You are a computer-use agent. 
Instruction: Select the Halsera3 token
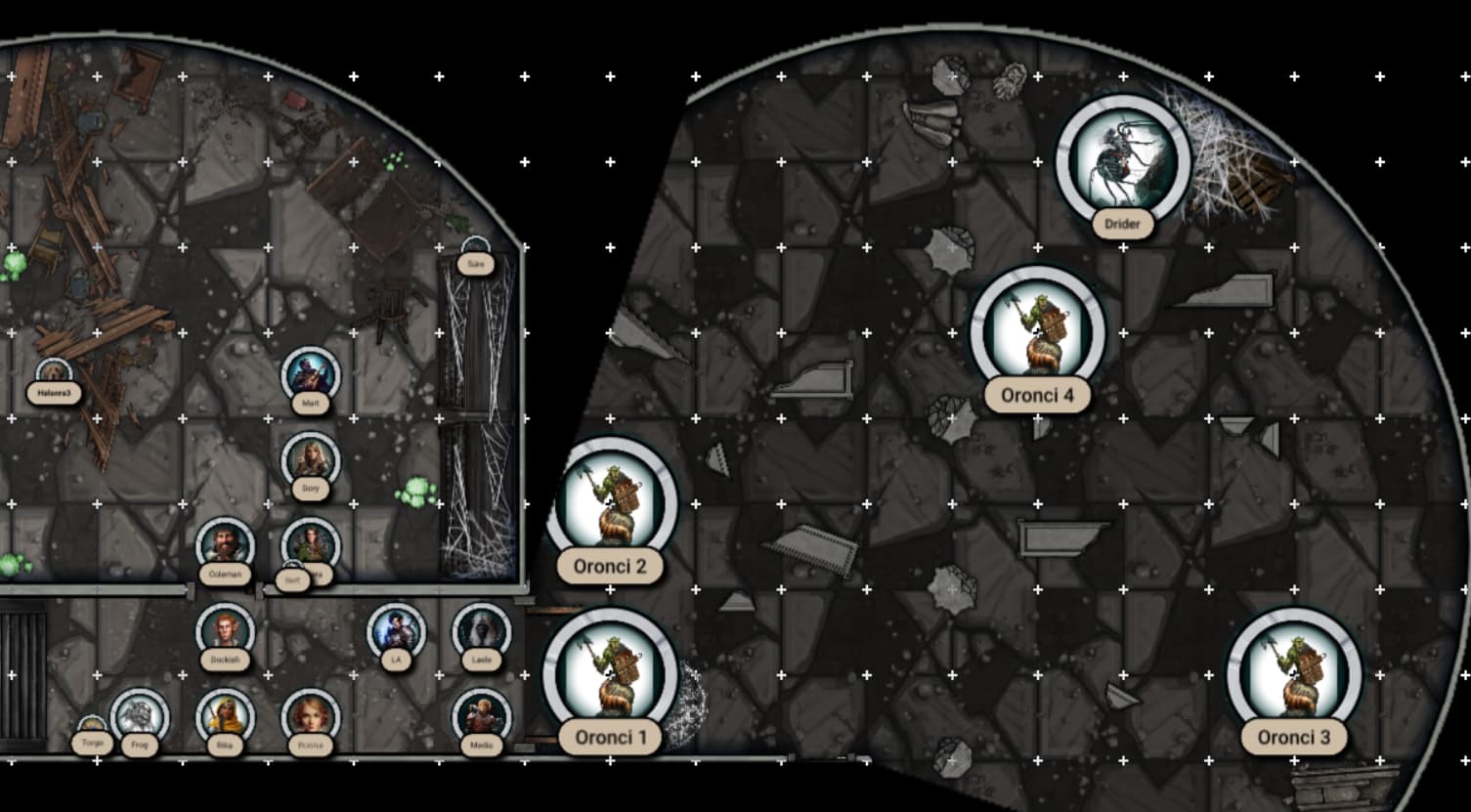53,375
